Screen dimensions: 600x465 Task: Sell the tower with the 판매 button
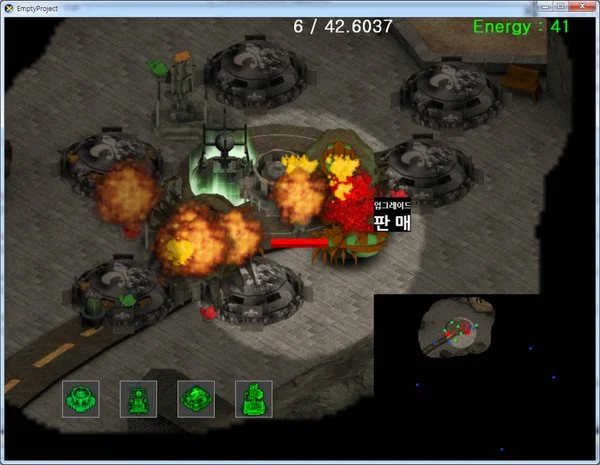tap(392, 222)
